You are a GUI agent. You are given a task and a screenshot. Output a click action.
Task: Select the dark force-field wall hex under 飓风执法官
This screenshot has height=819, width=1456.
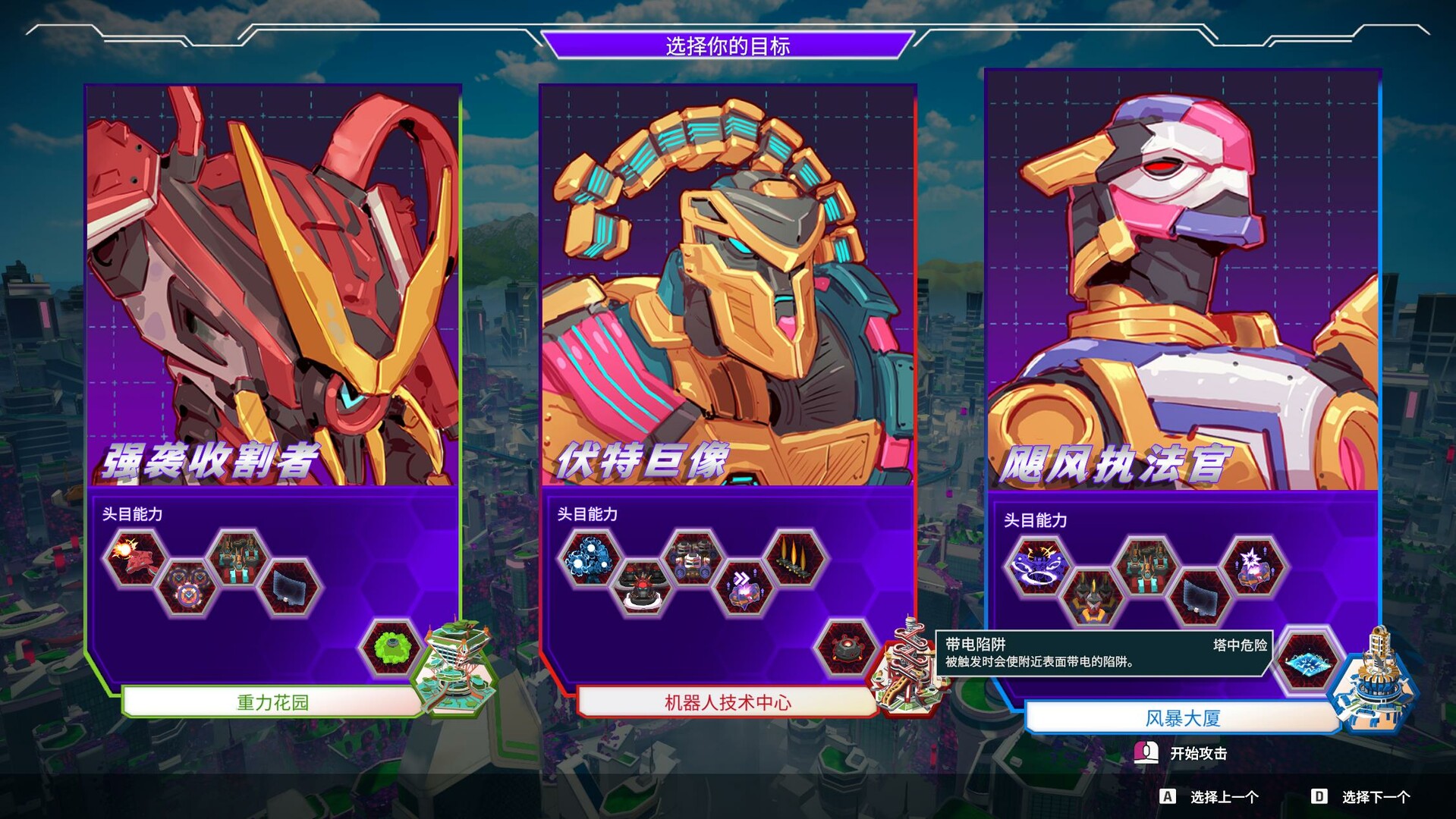point(1199,595)
